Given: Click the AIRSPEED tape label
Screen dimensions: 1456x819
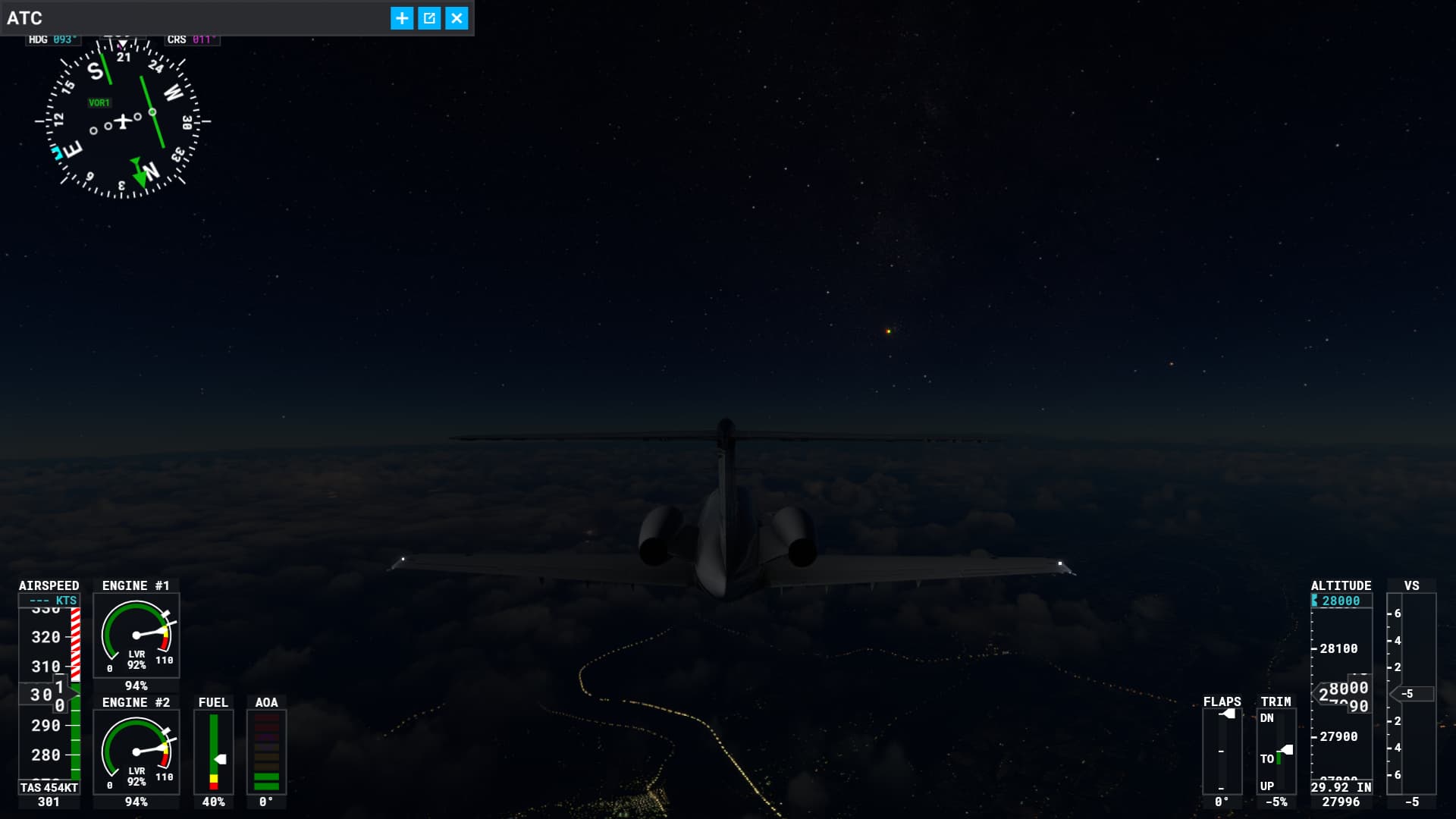Looking at the screenshot, I should [48, 585].
